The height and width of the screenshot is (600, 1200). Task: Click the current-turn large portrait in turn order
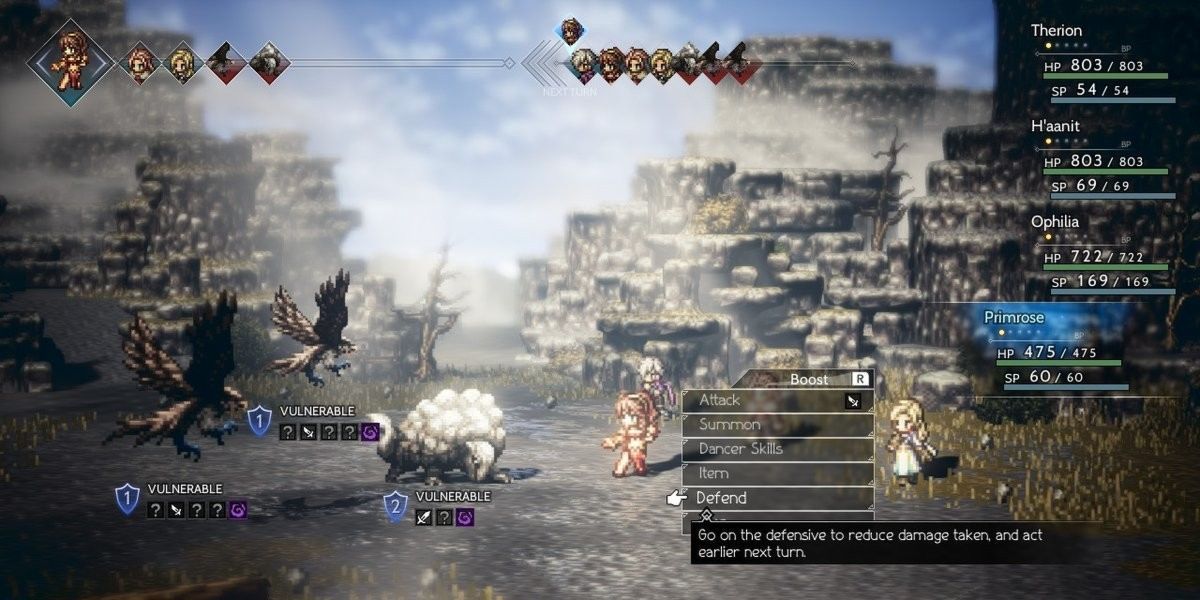point(69,63)
